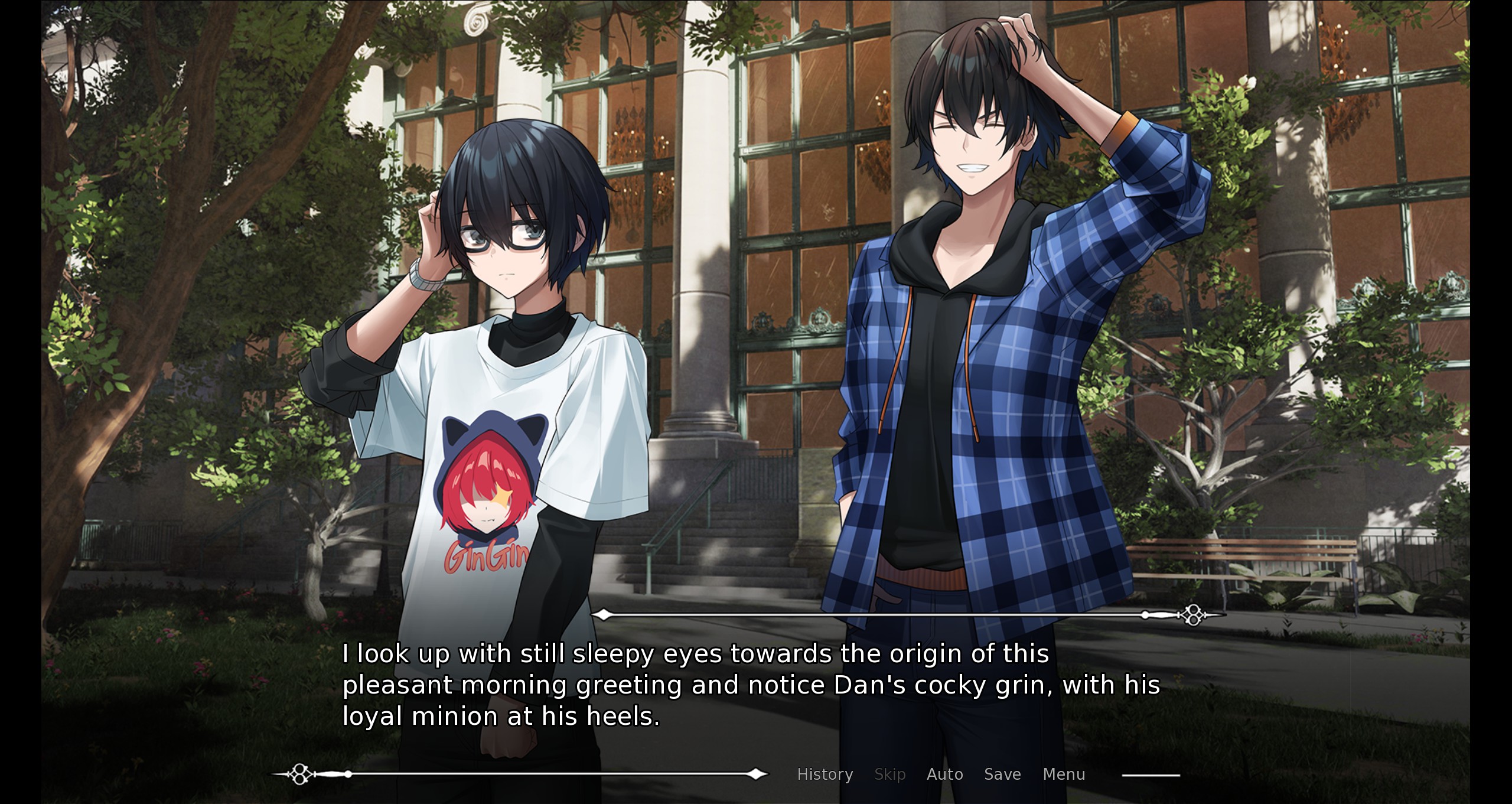Save the current game
The image size is (1512, 804).
[x=1002, y=774]
